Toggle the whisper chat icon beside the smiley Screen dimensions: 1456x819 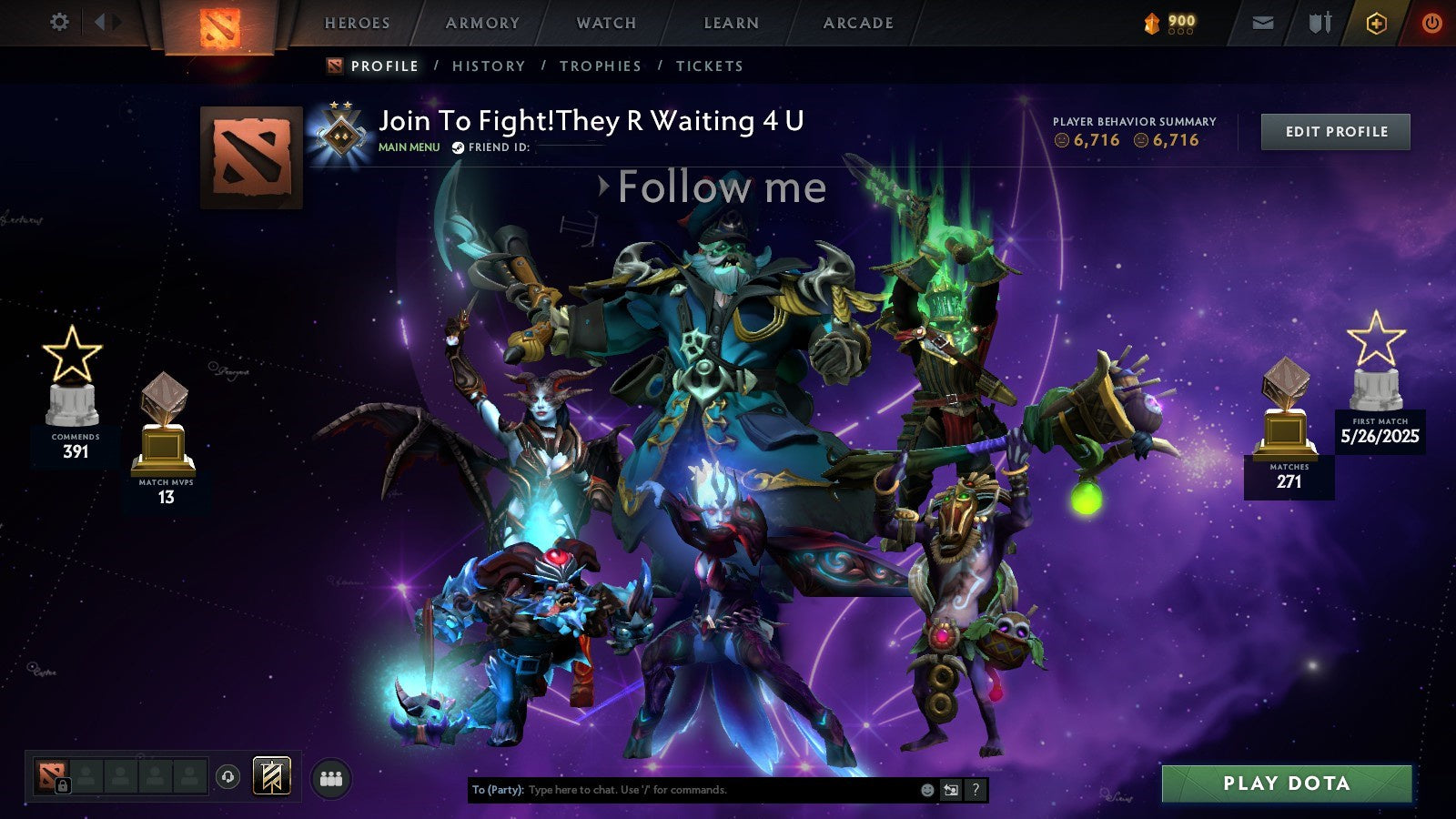click(951, 791)
